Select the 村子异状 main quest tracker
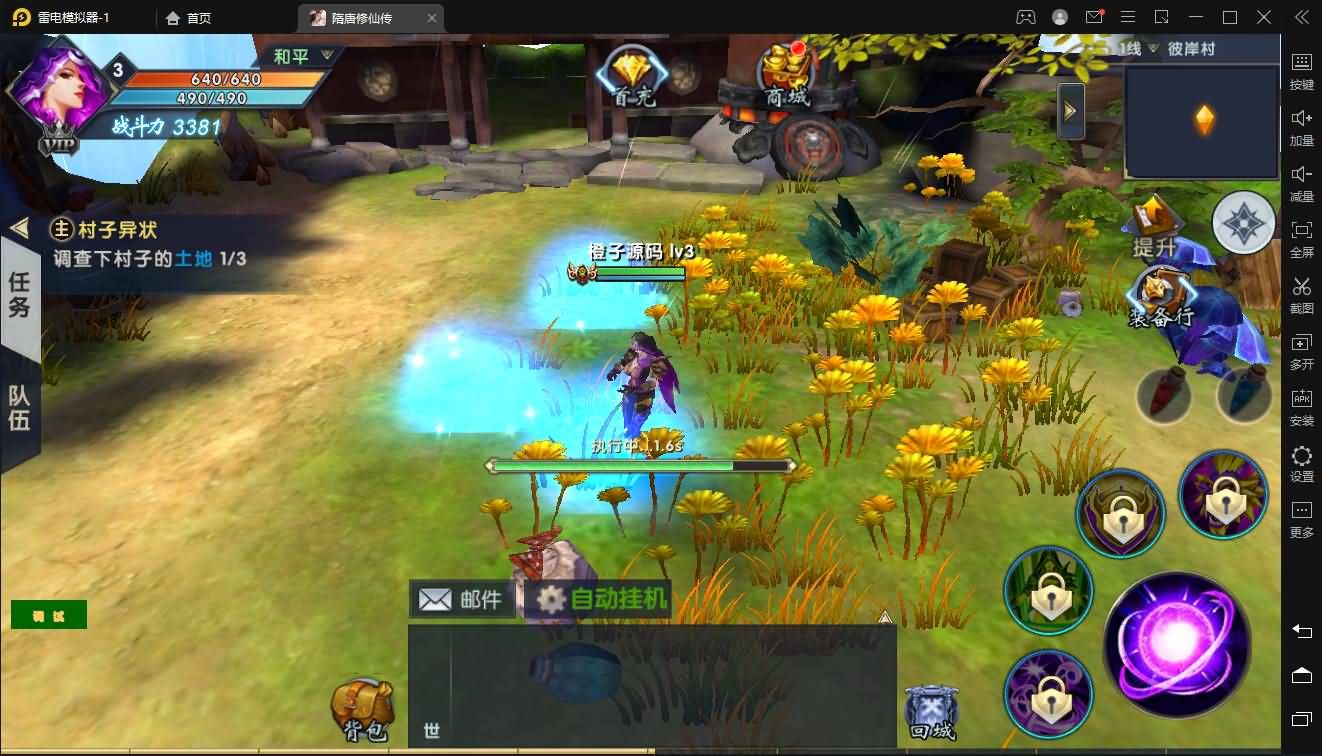This screenshot has height=756, width=1322. 150,244
